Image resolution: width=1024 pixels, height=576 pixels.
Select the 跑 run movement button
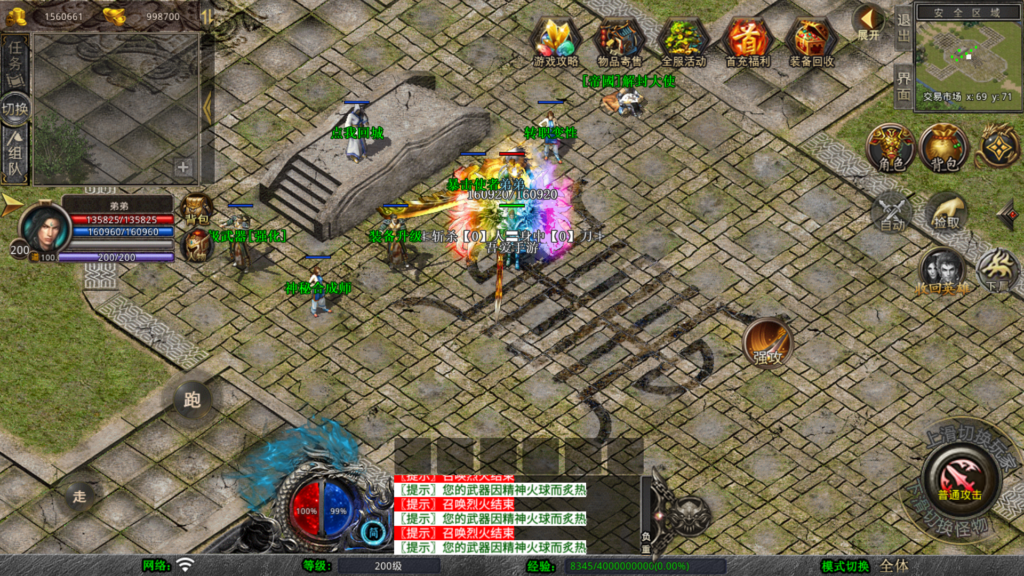[192, 400]
